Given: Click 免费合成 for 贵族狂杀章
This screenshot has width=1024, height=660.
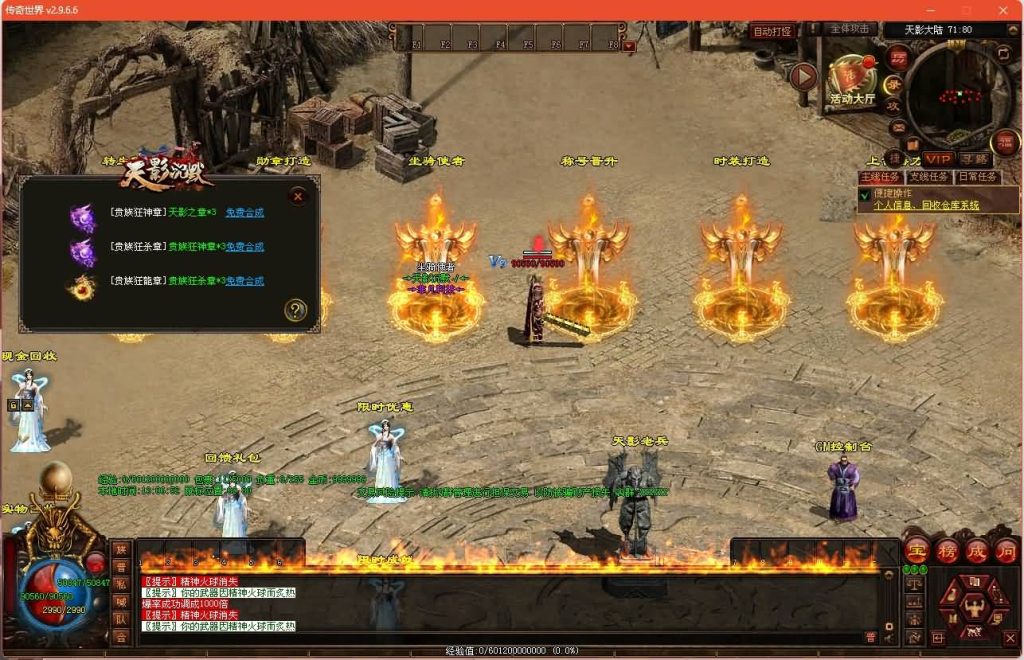Looking at the screenshot, I should 244,246.
